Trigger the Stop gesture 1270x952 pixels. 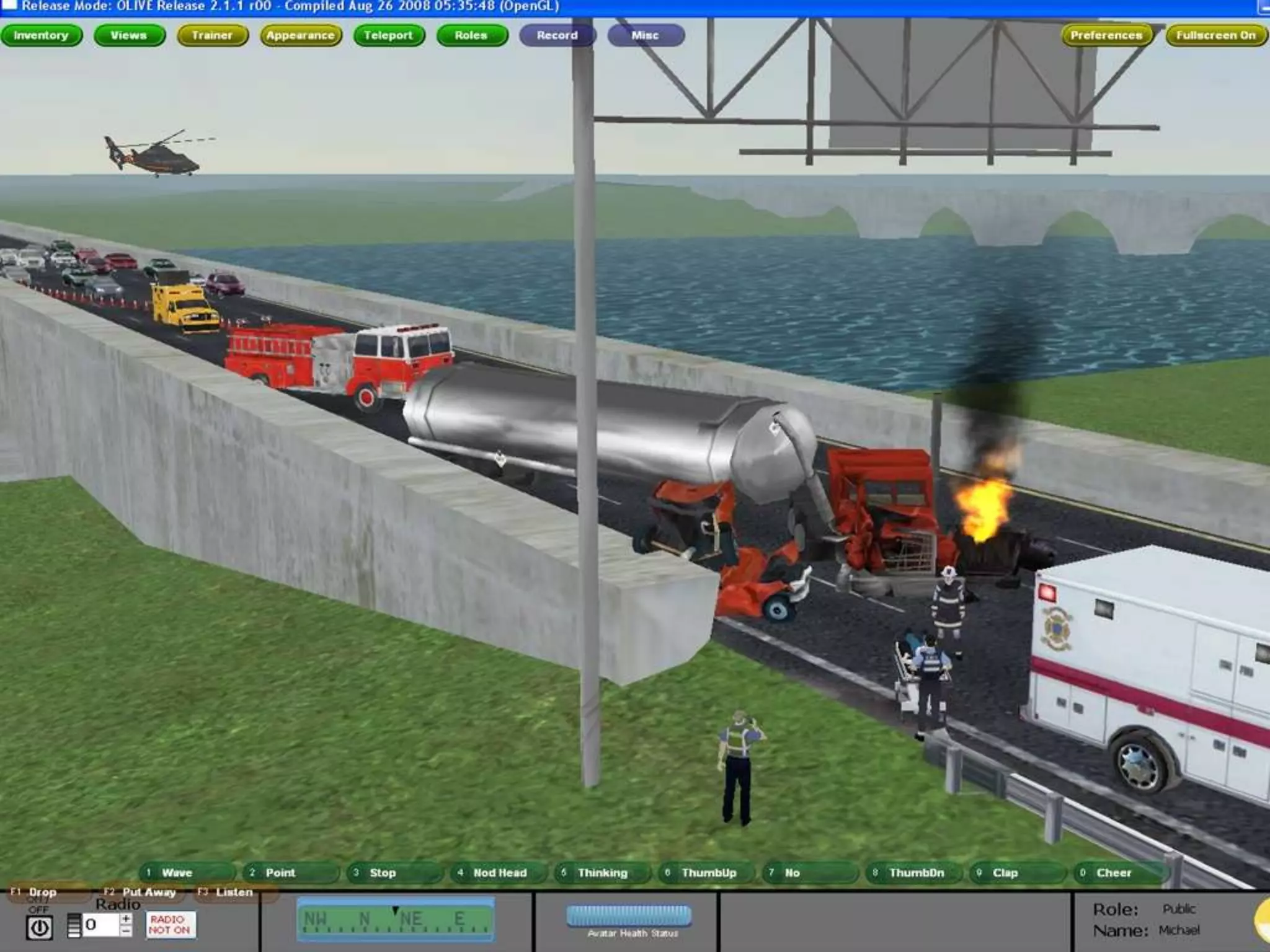[394, 873]
